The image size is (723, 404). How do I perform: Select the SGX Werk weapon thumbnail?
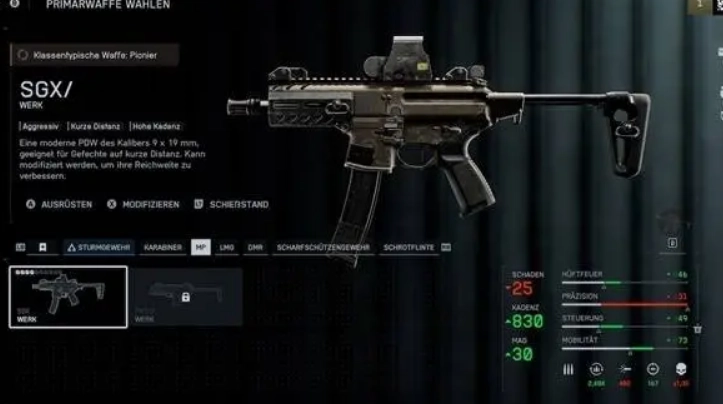click(x=68, y=297)
